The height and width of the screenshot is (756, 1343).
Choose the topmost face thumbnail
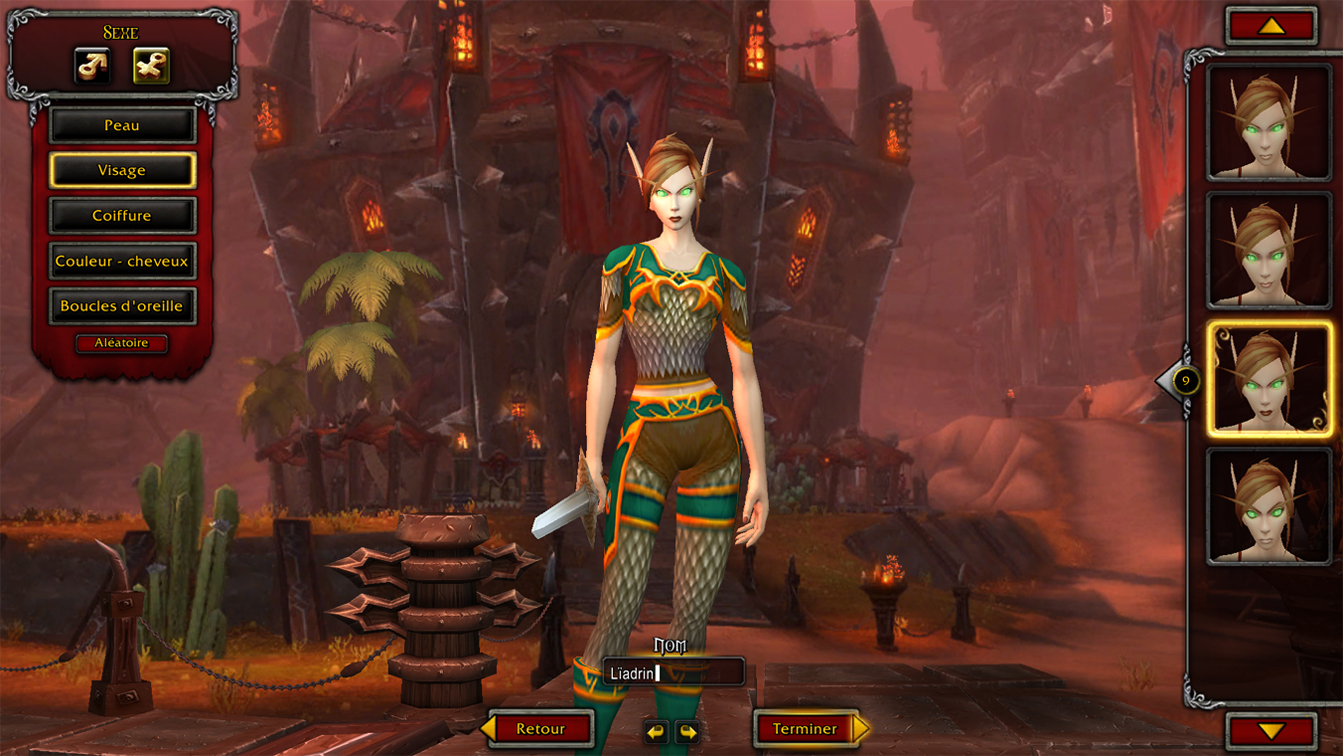pos(1269,122)
